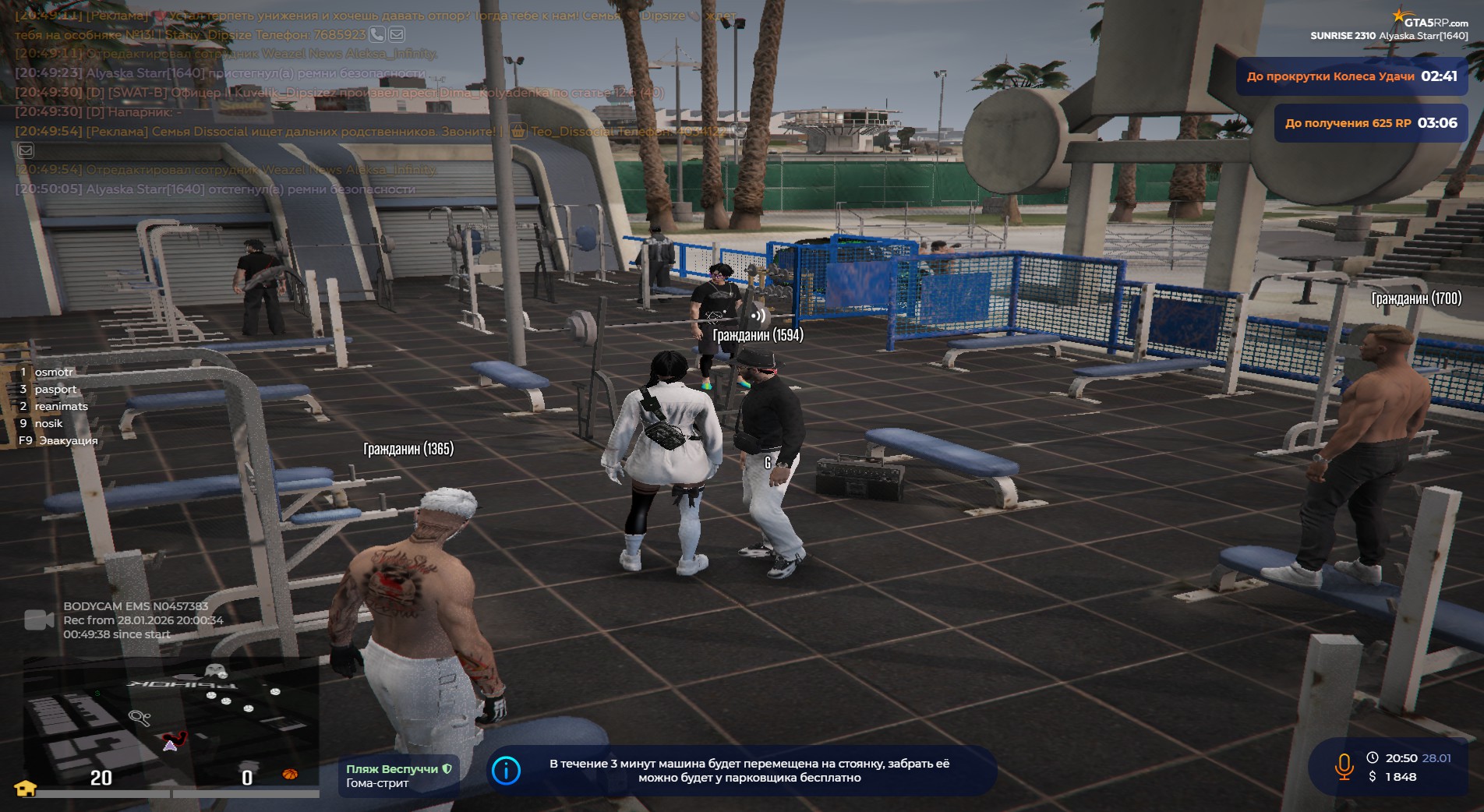Click the blue info notification icon
The height and width of the screenshot is (812, 1484).
[x=507, y=771]
